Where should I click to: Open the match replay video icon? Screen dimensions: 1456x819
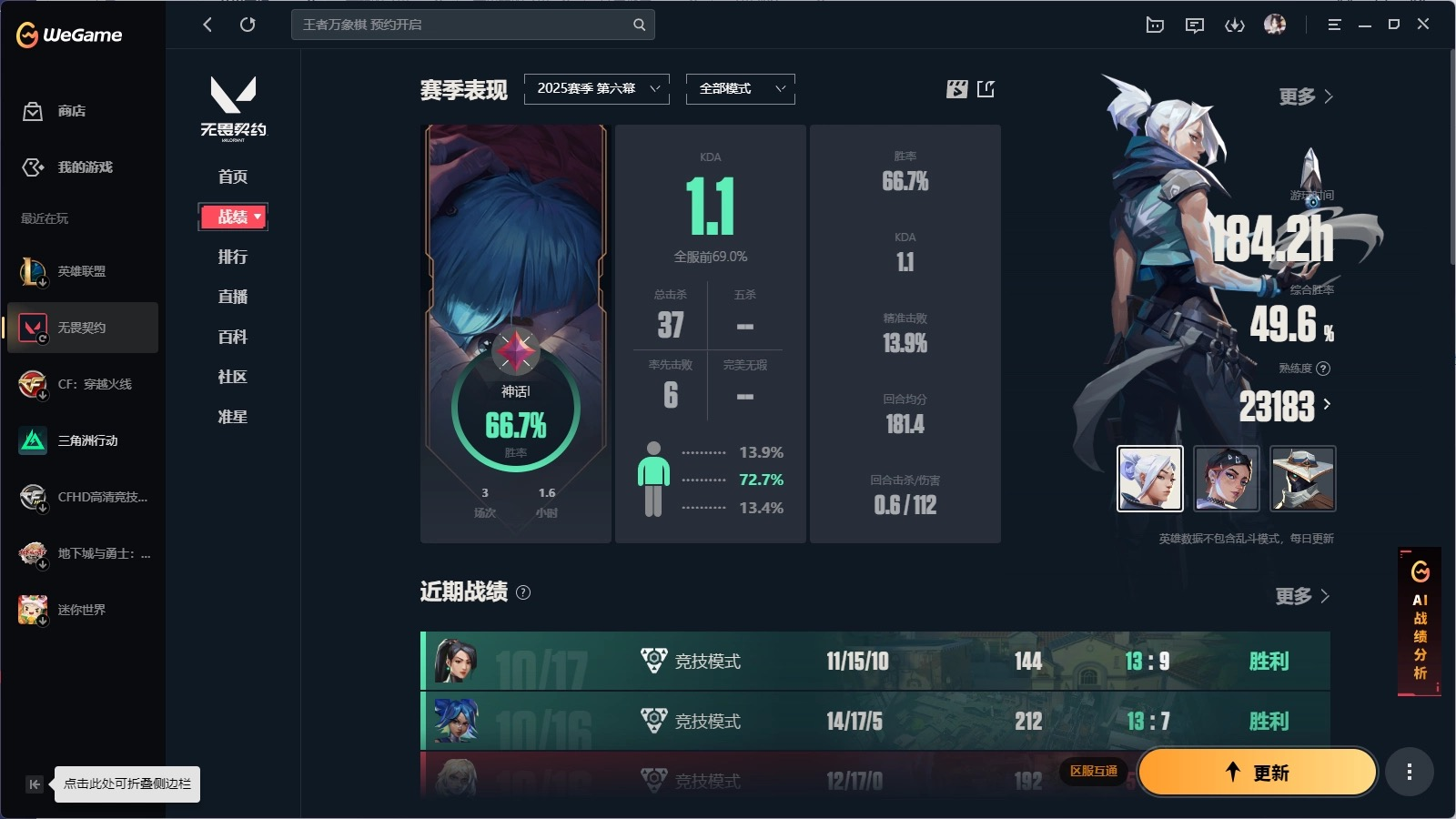click(955, 89)
